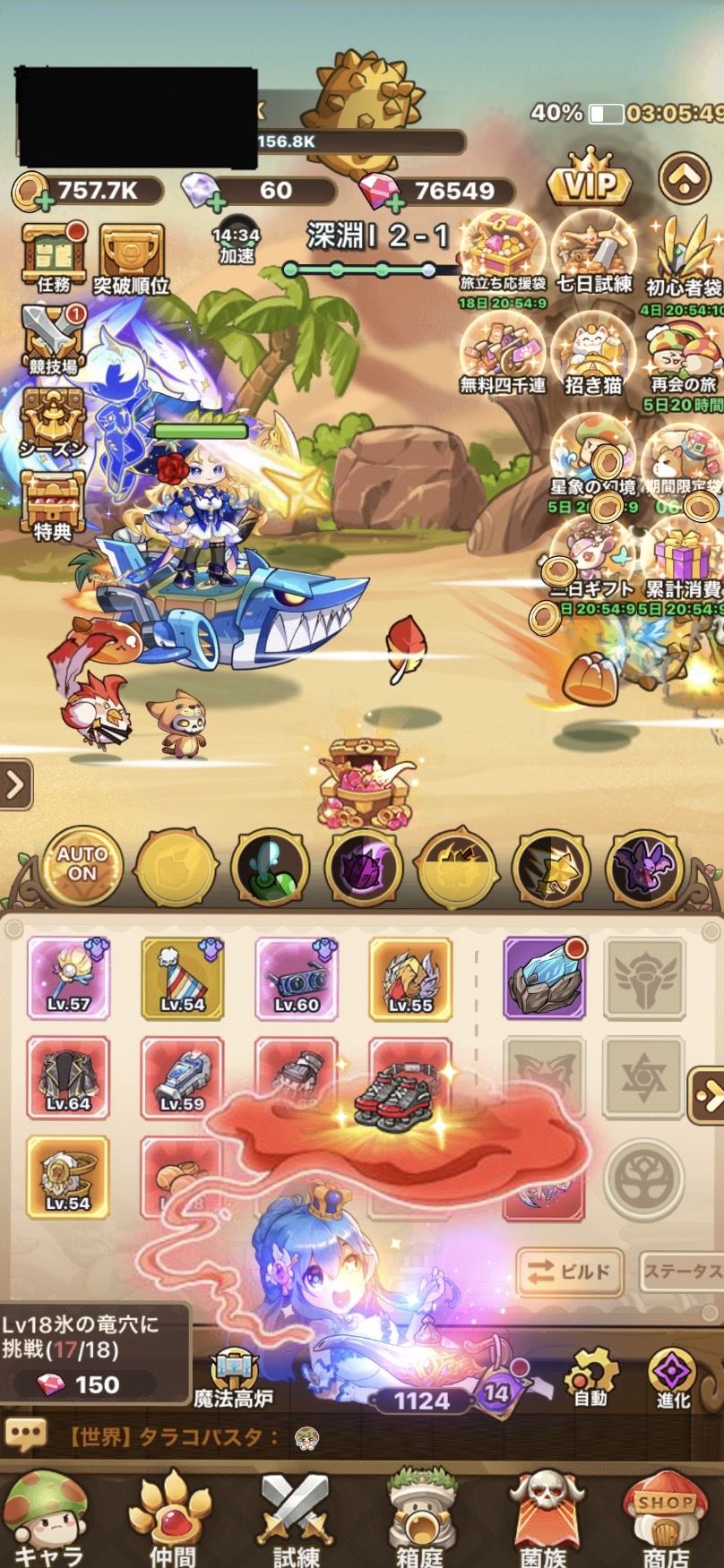
Task: Select the Lv.64 black coat slot
Action: tap(68, 1076)
